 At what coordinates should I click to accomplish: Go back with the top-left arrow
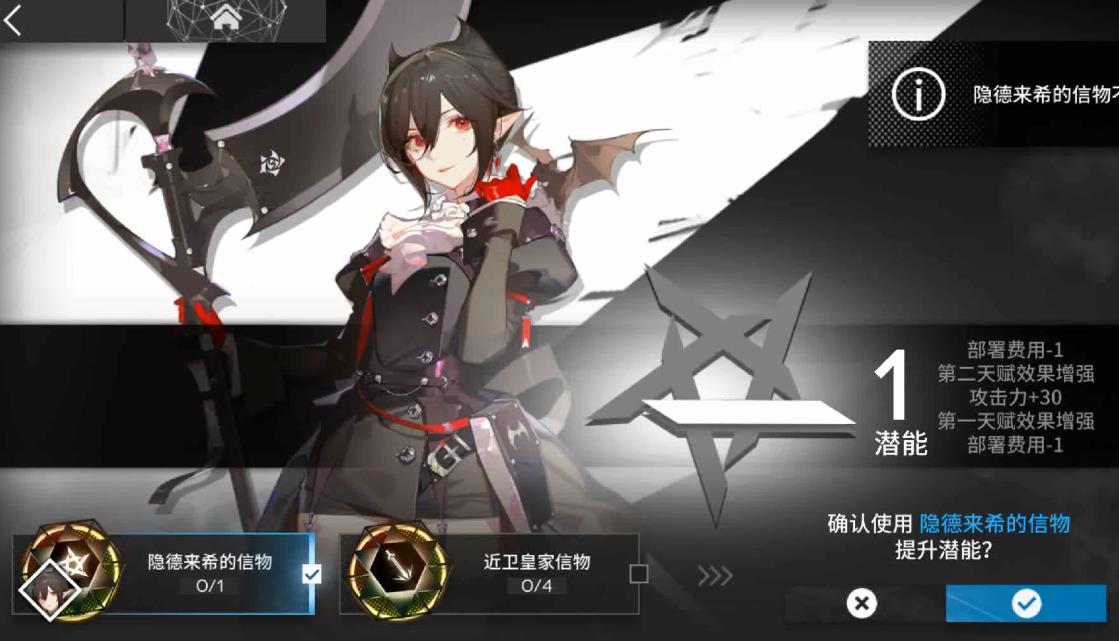14,19
